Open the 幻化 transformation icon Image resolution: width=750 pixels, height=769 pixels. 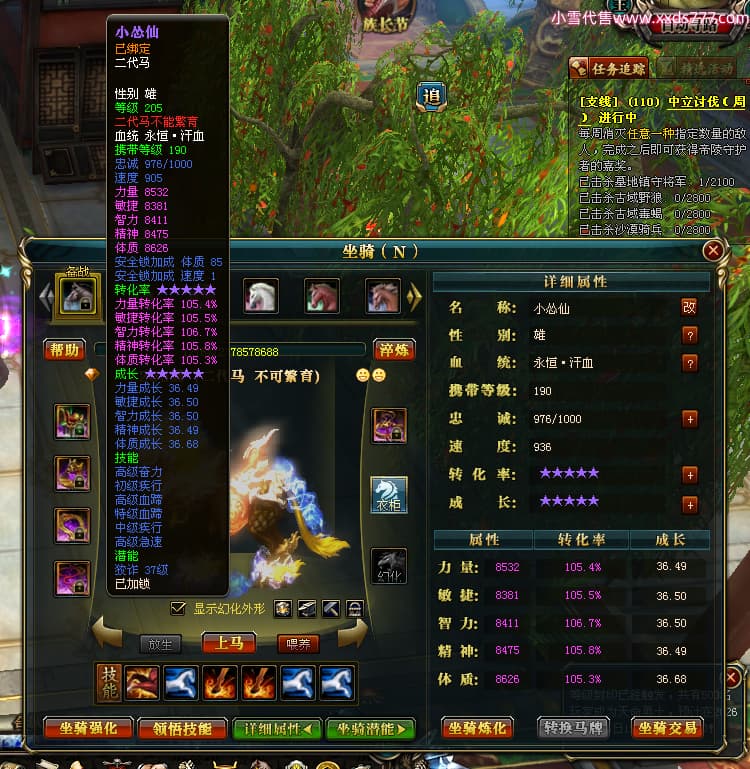point(389,566)
